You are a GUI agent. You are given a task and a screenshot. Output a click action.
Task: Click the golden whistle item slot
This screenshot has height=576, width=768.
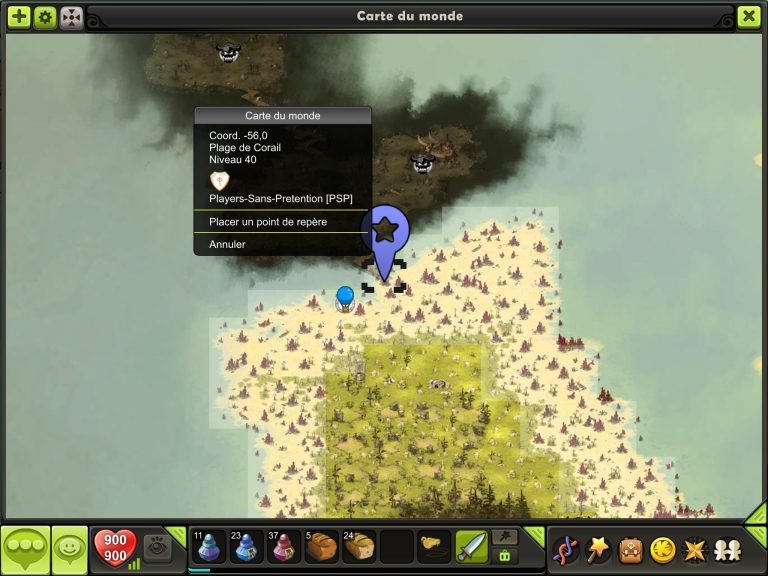point(434,547)
